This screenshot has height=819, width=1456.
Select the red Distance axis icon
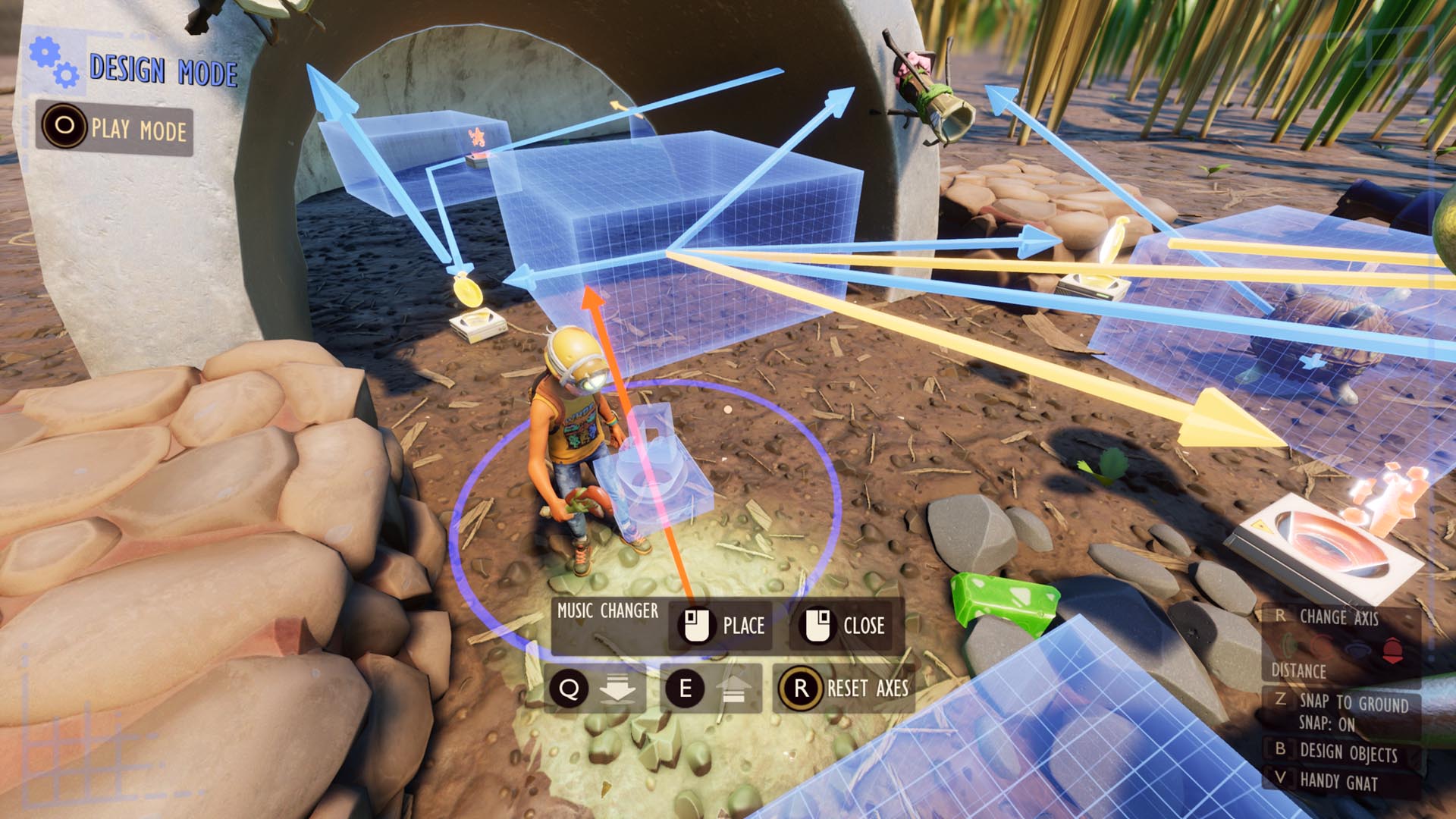point(1392,649)
